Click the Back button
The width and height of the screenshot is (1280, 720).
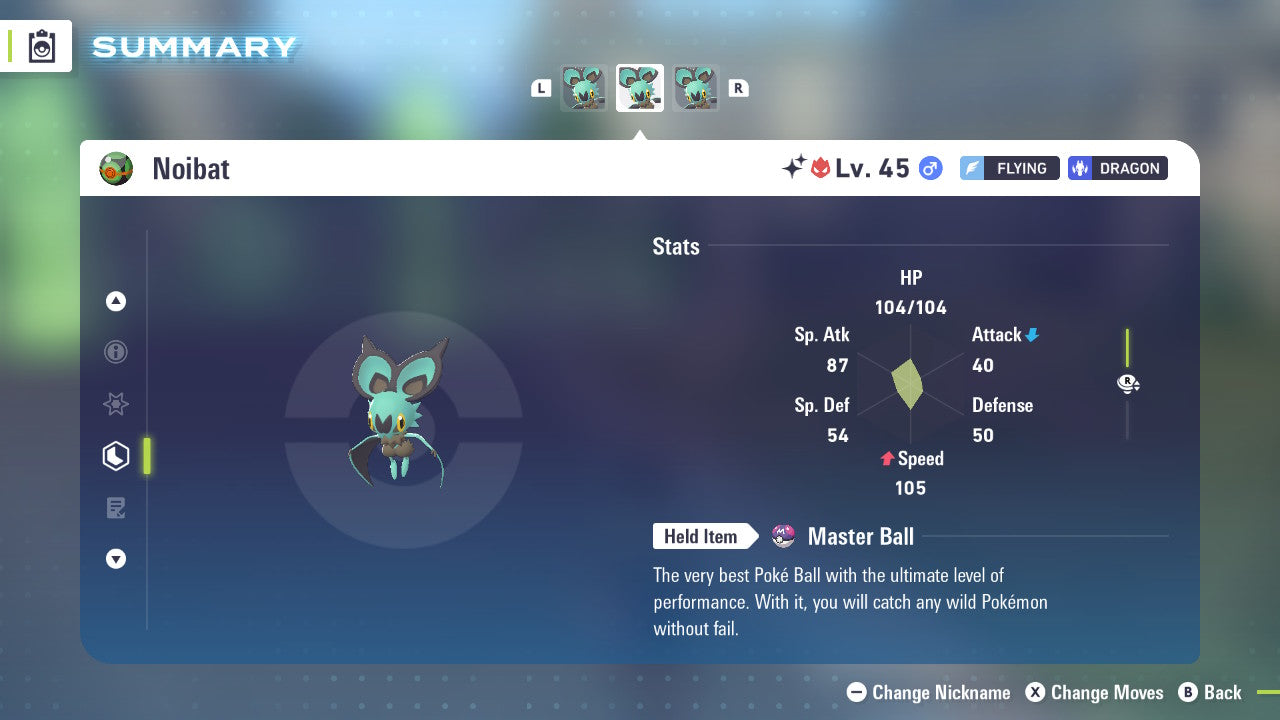1211,692
